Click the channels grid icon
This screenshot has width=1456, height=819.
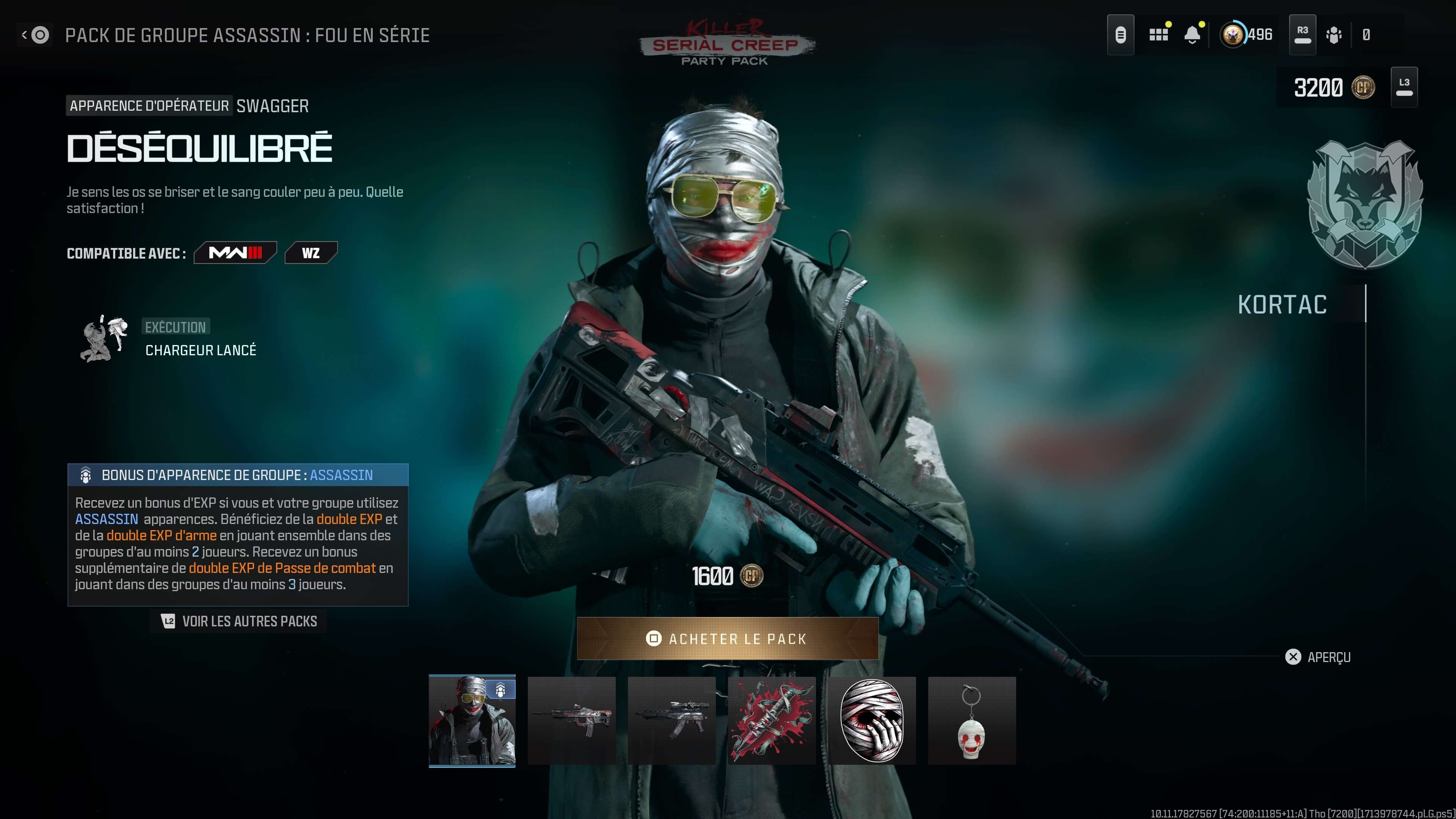click(1159, 35)
